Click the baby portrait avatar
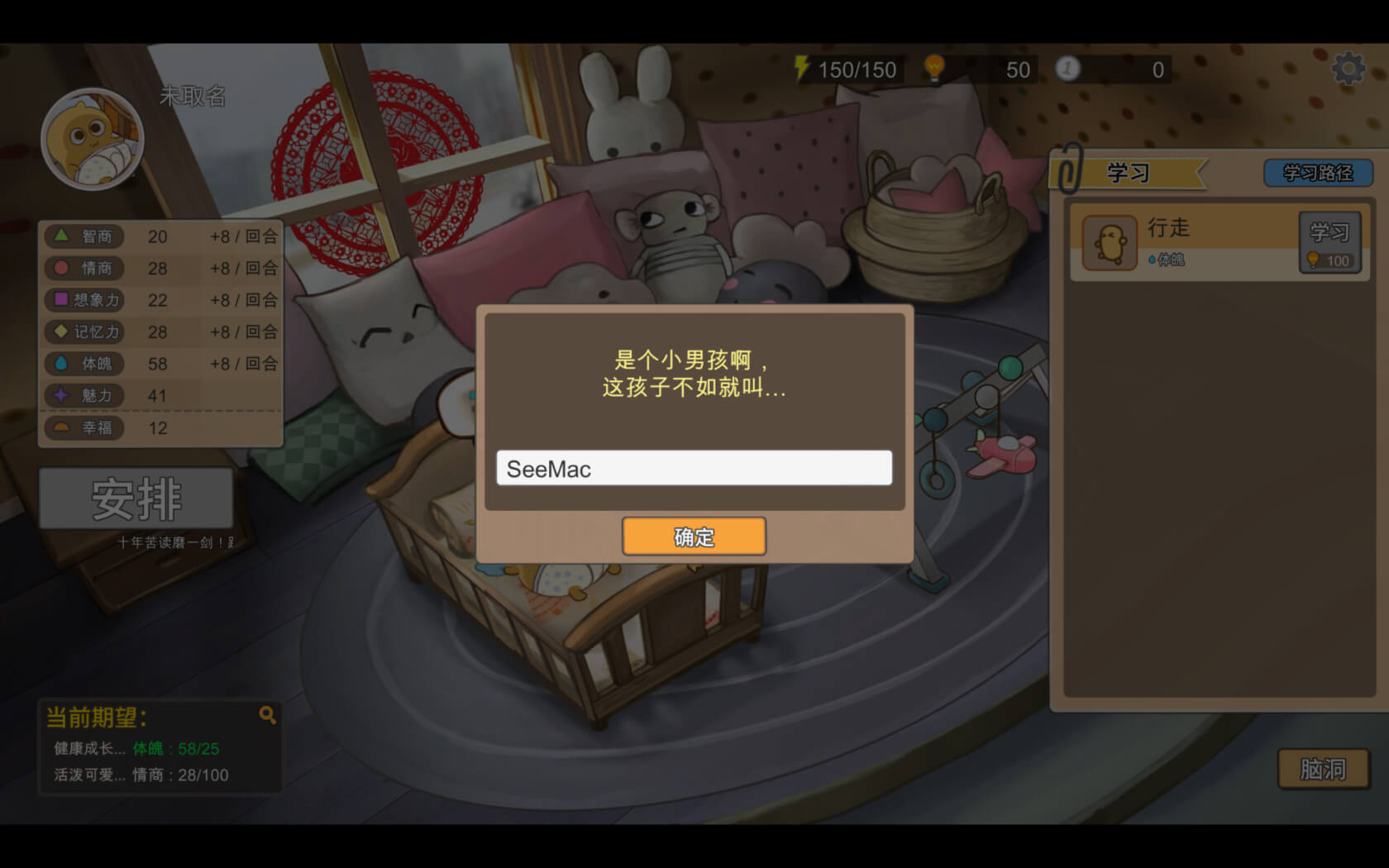The height and width of the screenshot is (868, 1389). pyautogui.click(x=93, y=140)
